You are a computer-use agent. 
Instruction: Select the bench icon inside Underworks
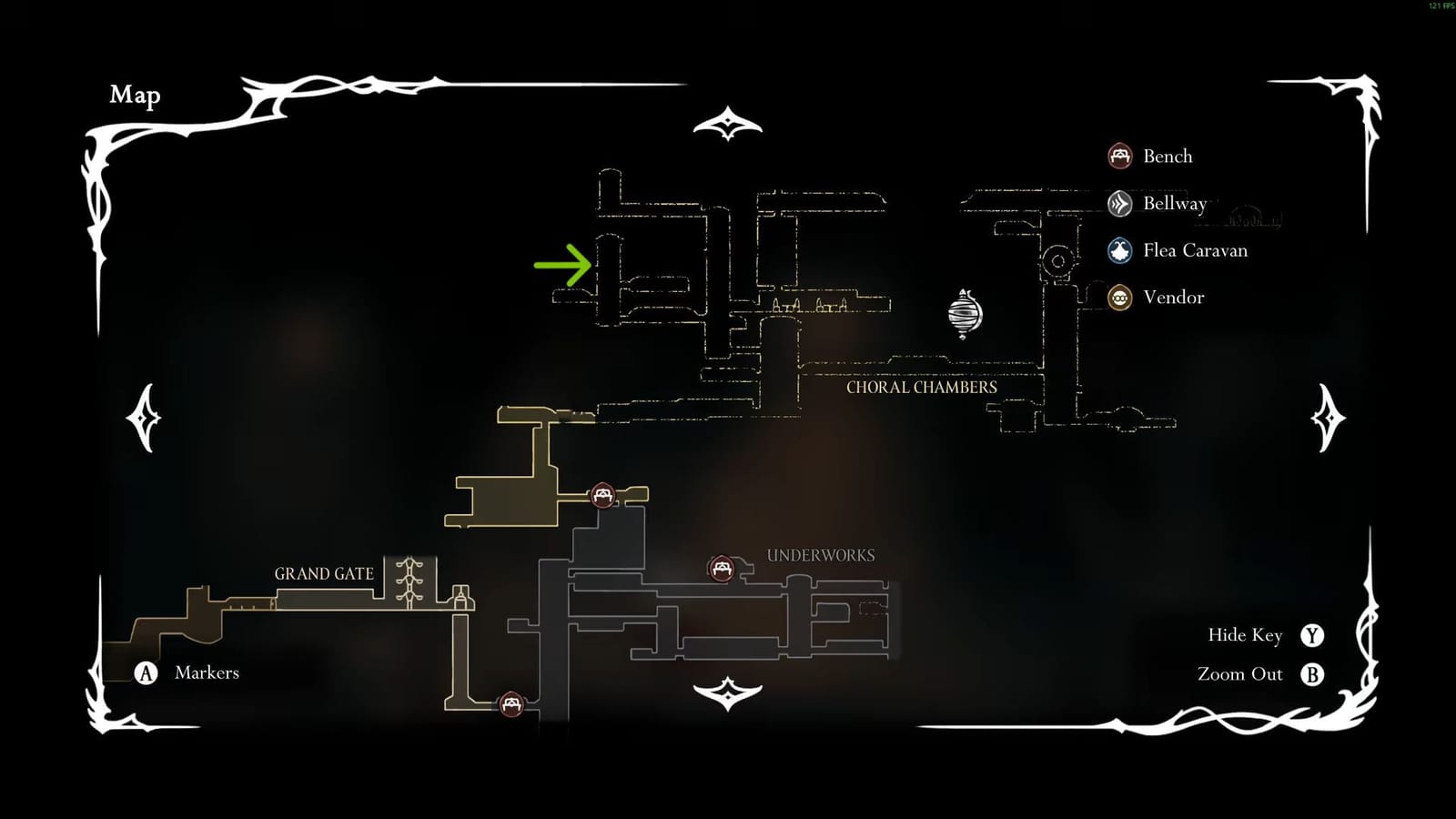pyautogui.click(x=721, y=566)
